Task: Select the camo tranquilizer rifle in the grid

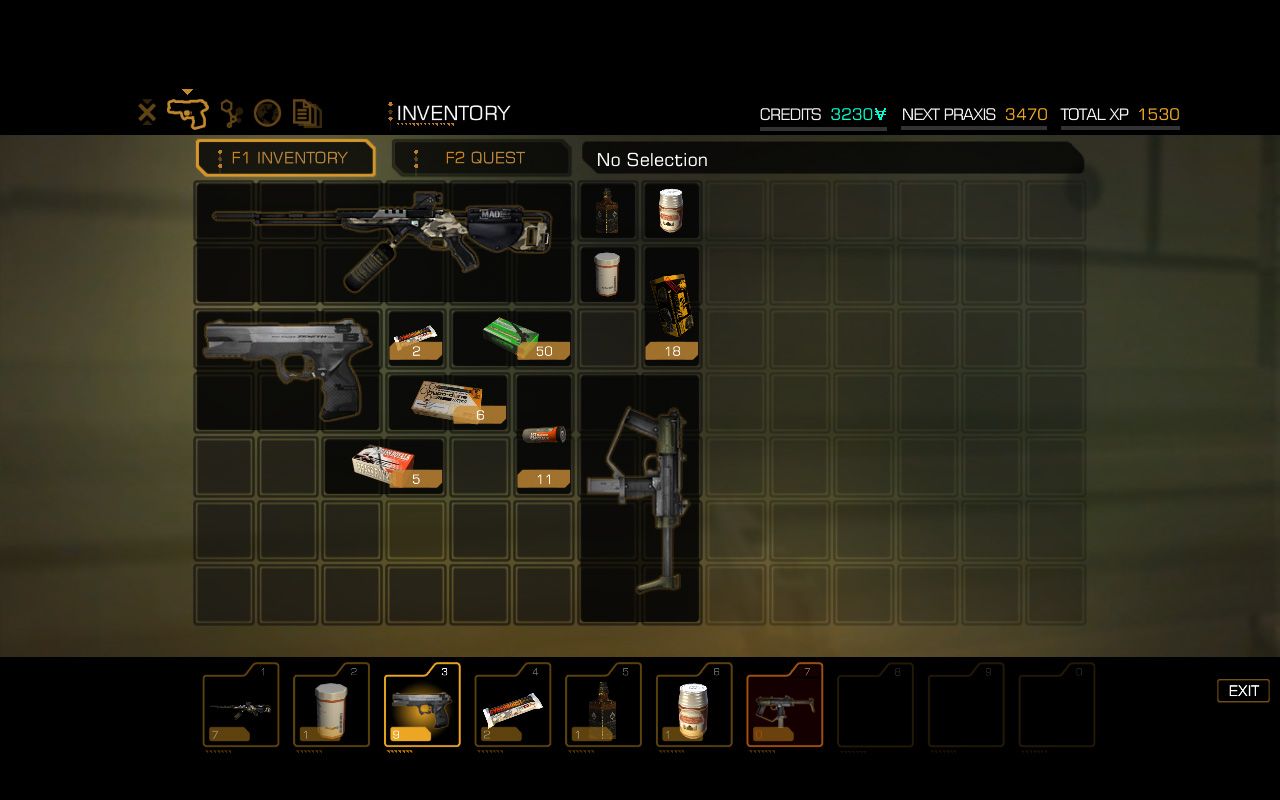Action: pos(380,240)
